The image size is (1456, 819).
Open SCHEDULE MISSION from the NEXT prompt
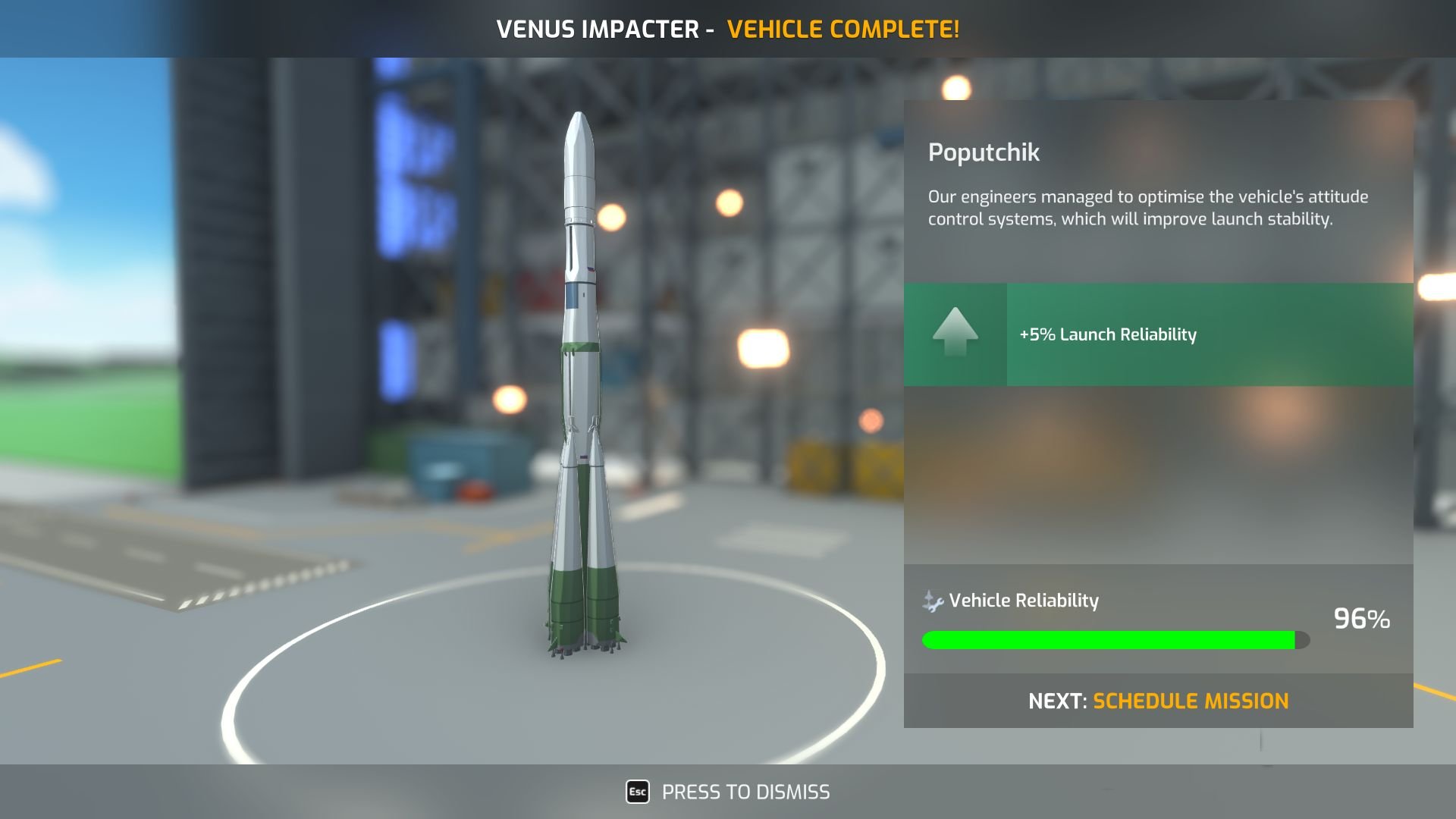coord(1191,701)
